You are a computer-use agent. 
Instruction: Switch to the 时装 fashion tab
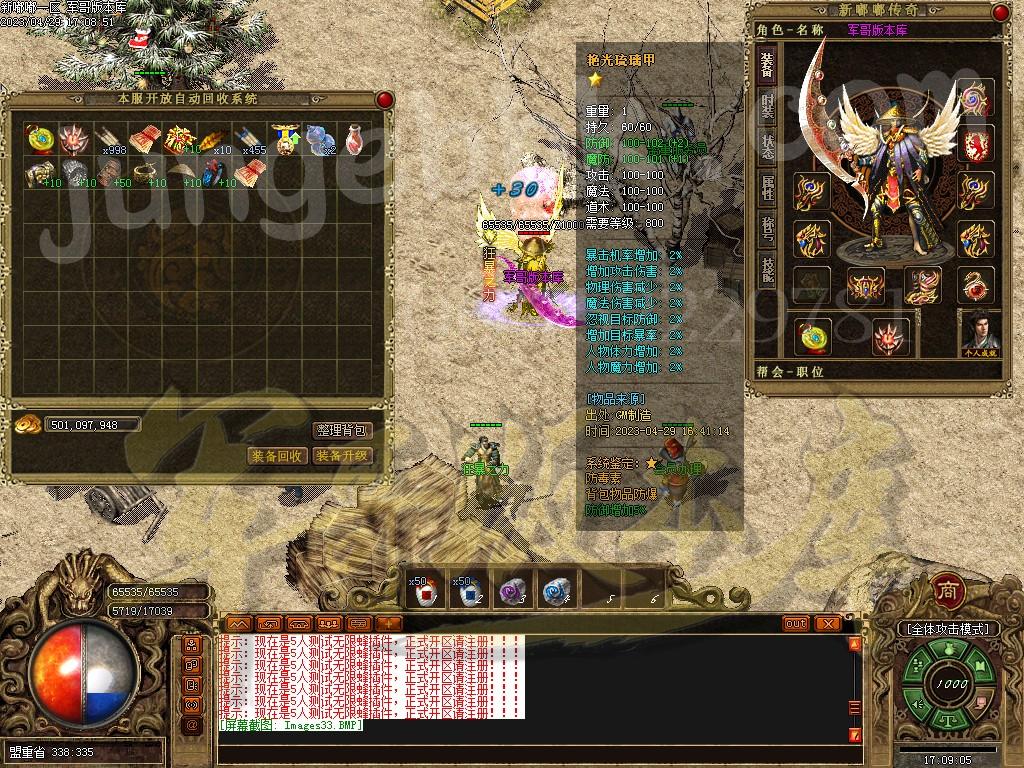click(767, 104)
